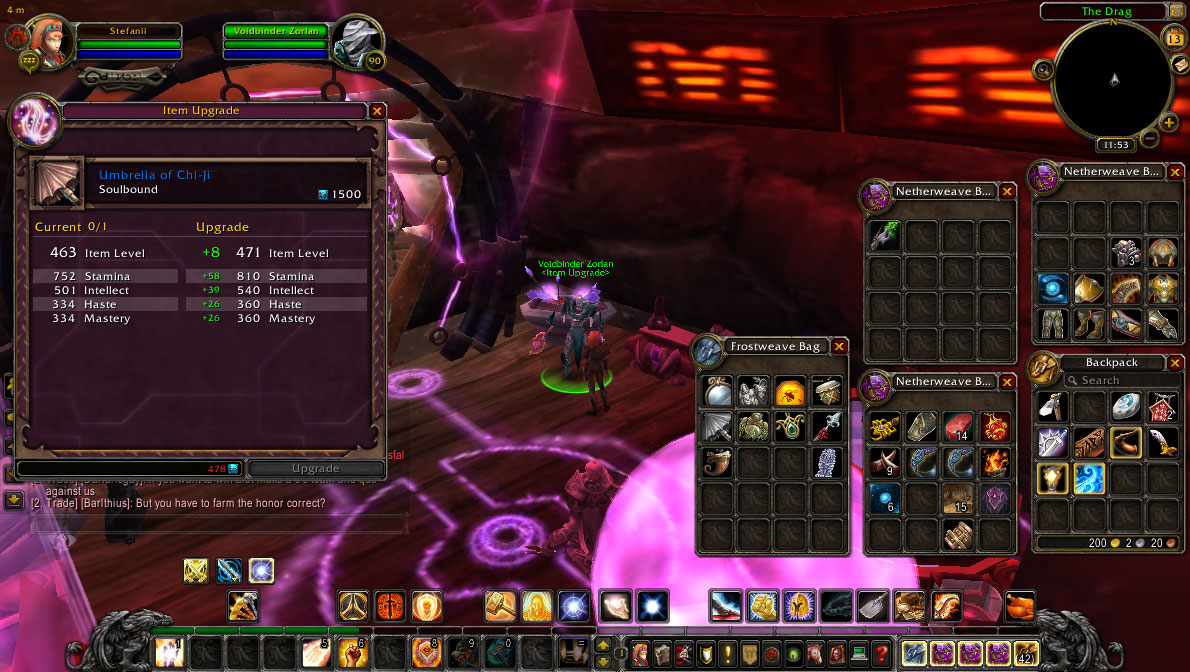This screenshot has height=672, width=1190.
Task: Close the Item Upgrade window
Action: [x=377, y=111]
